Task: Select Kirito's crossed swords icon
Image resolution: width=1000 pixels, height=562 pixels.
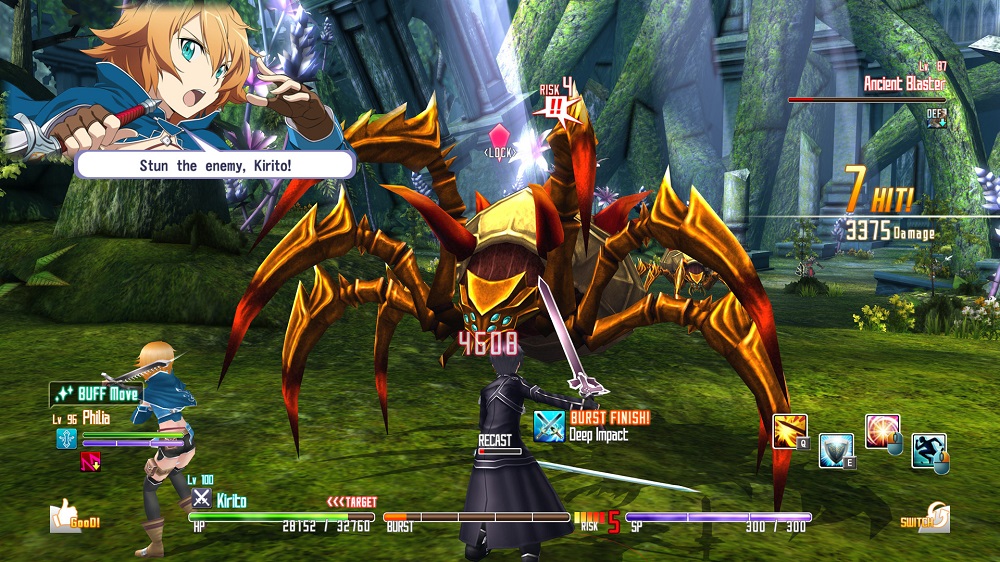Action: tap(201, 499)
